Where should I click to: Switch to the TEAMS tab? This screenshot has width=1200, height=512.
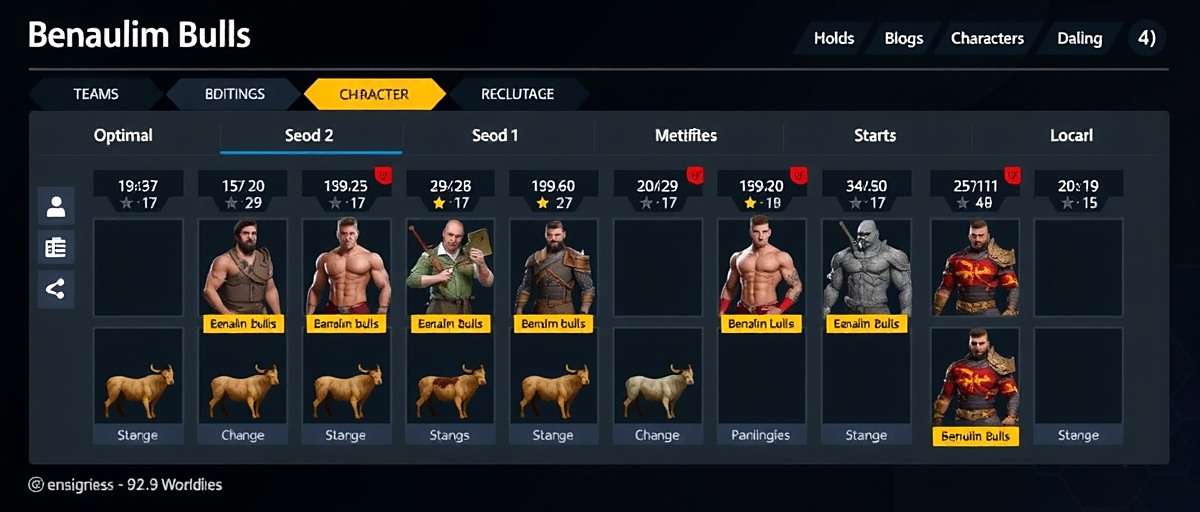(x=96, y=94)
